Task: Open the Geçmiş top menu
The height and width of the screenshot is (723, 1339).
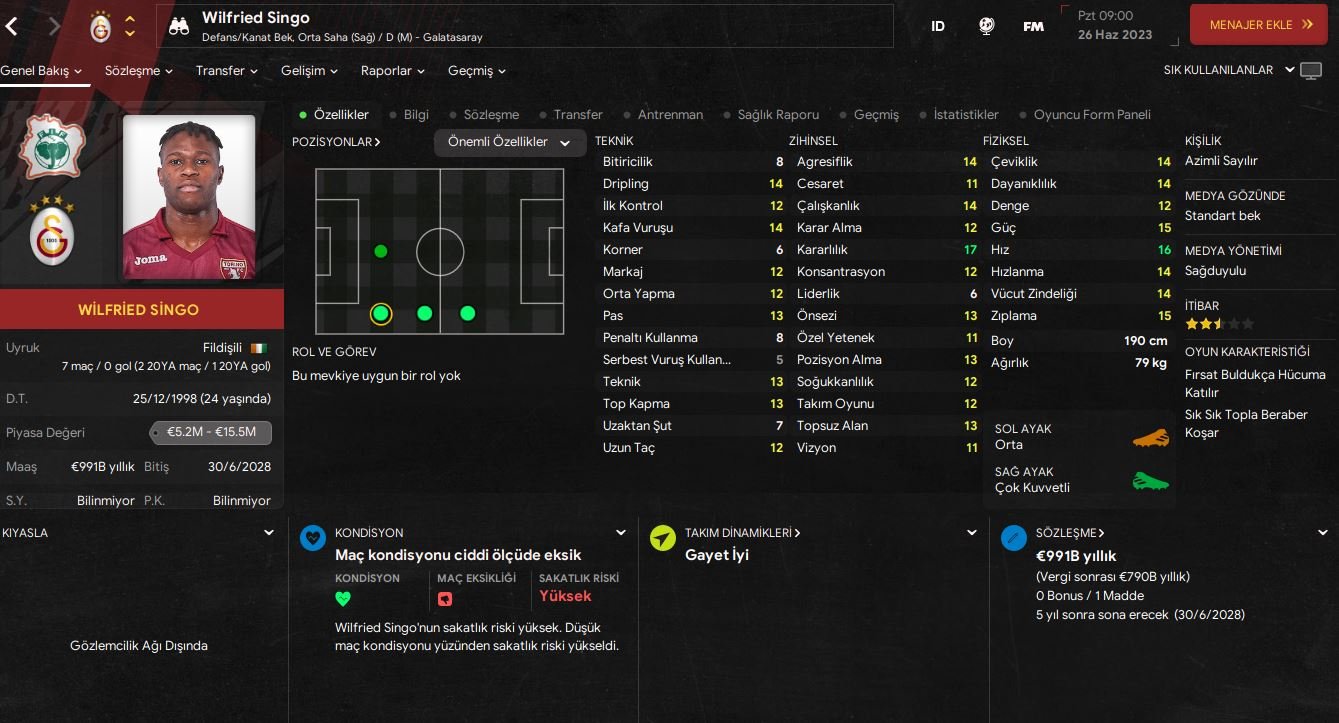Action: click(476, 71)
